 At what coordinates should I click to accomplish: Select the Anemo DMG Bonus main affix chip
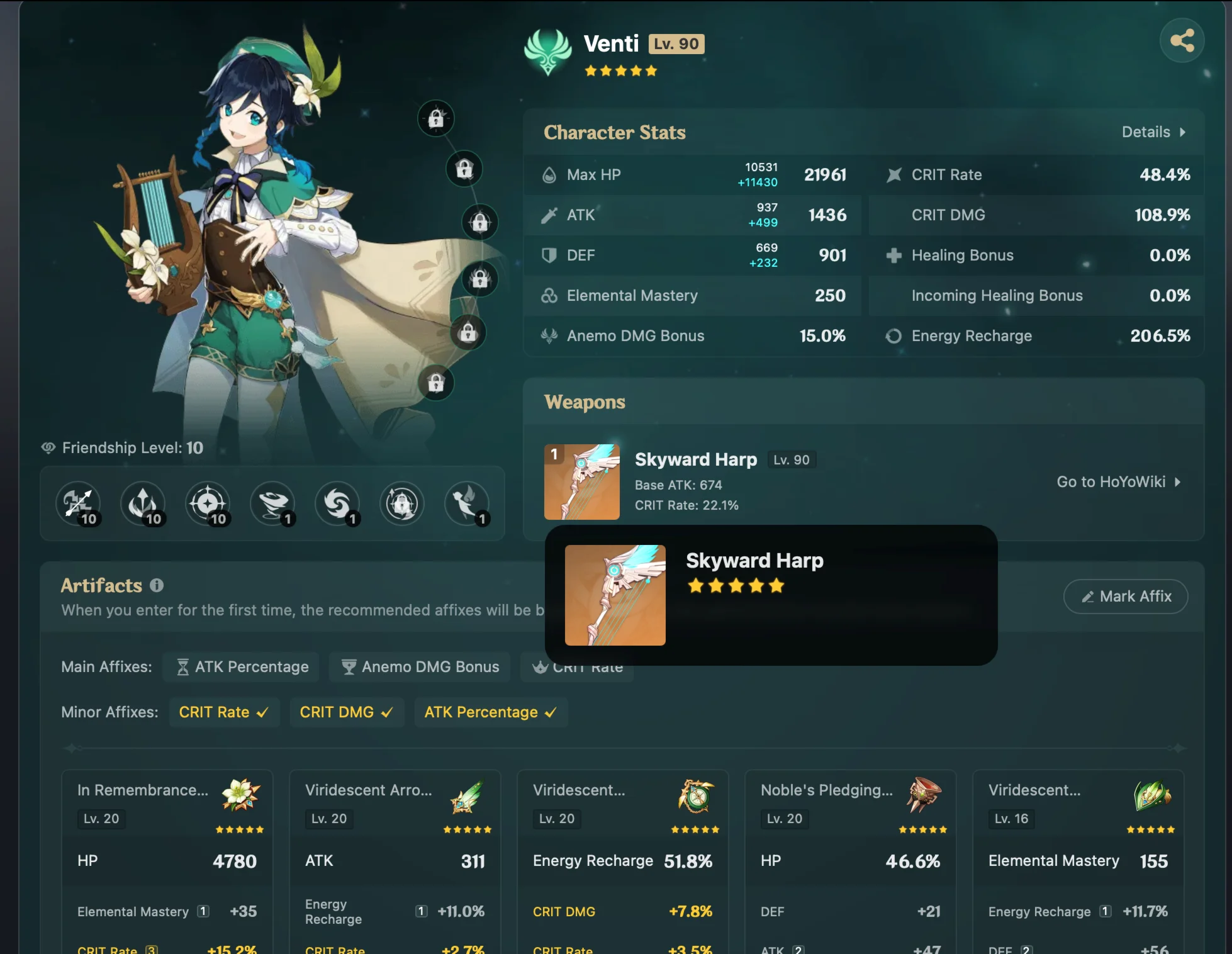(420, 666)
